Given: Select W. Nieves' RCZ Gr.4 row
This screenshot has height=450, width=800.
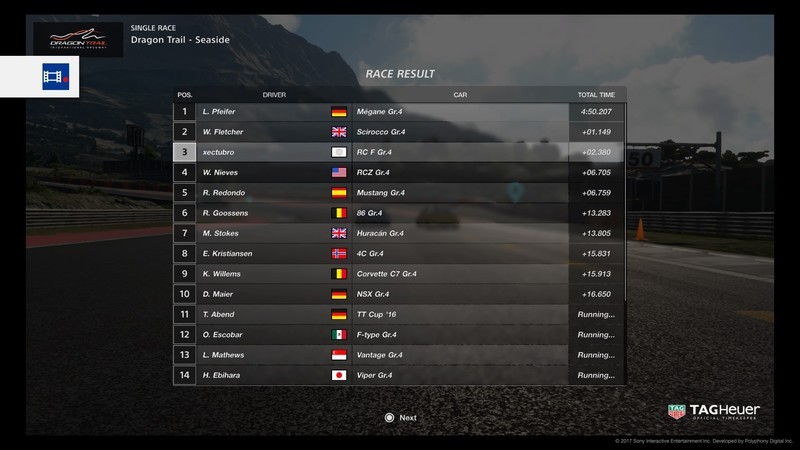Looking at the screenshot, I should (x=400, y=172).
